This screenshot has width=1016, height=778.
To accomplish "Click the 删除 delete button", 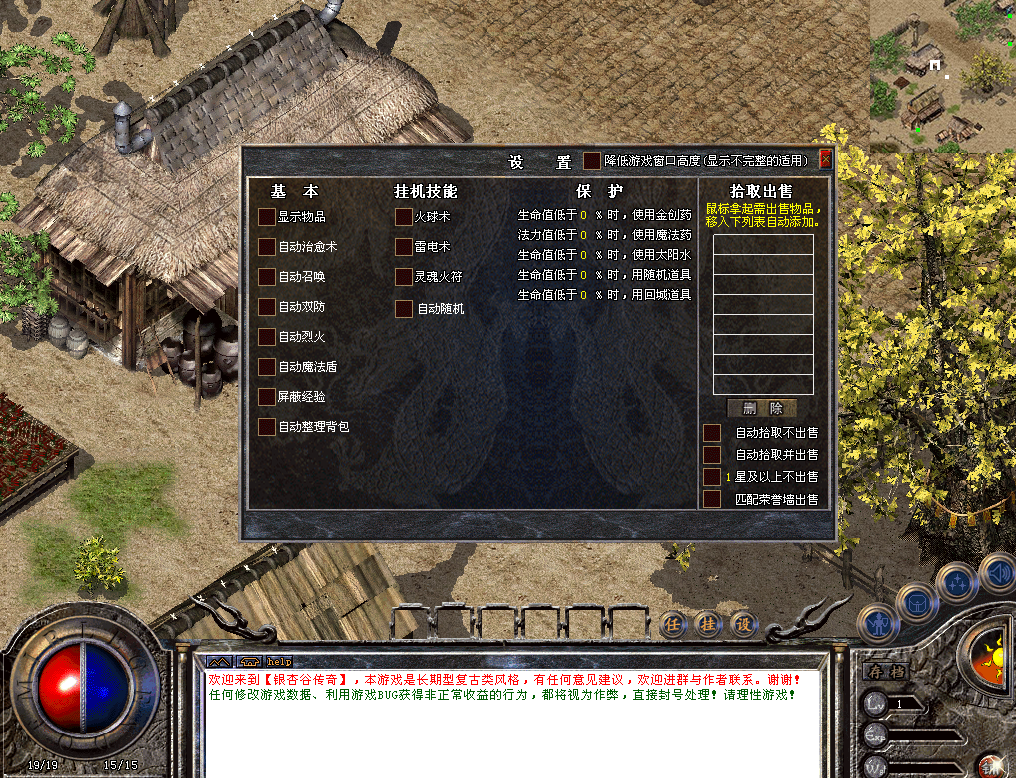I will pyautogui.click(x=762, y=408).
